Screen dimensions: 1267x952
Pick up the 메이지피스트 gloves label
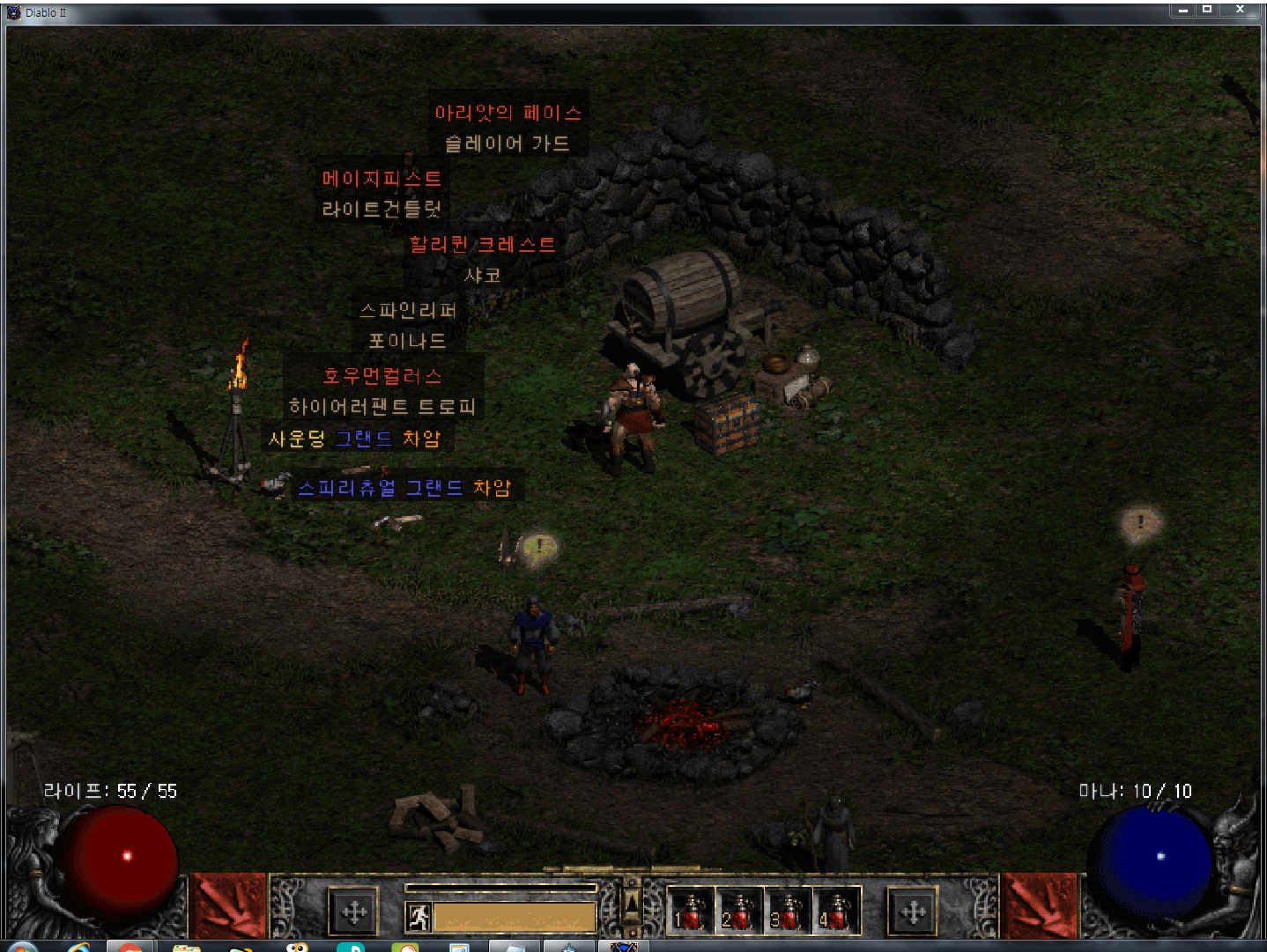pos(382,179)
